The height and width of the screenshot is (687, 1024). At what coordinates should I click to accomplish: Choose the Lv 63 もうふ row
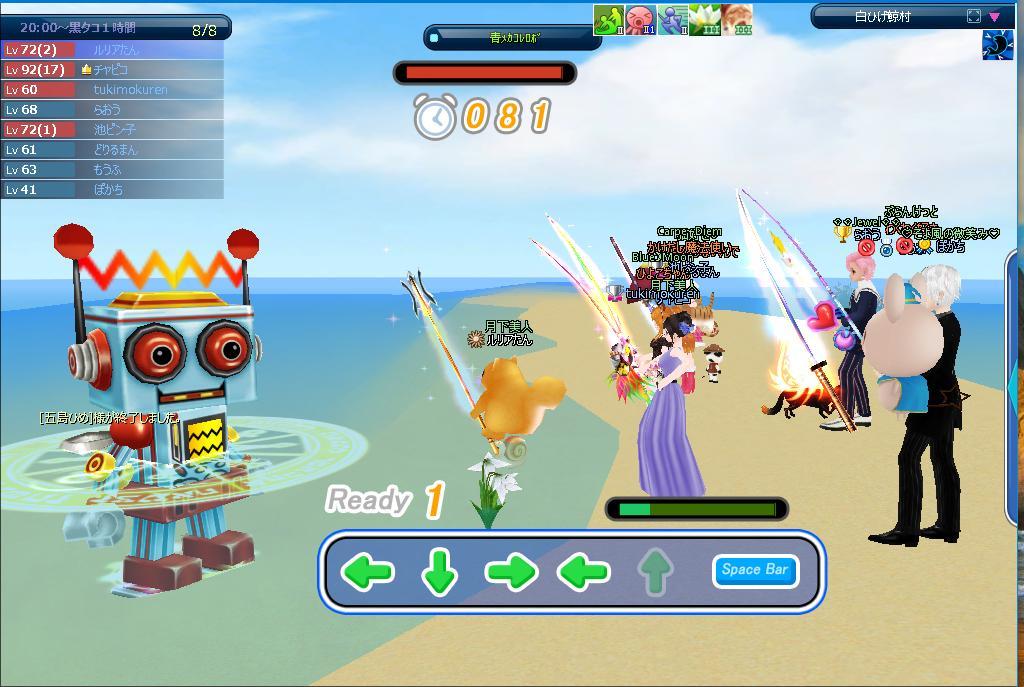[x=112, y=170]
